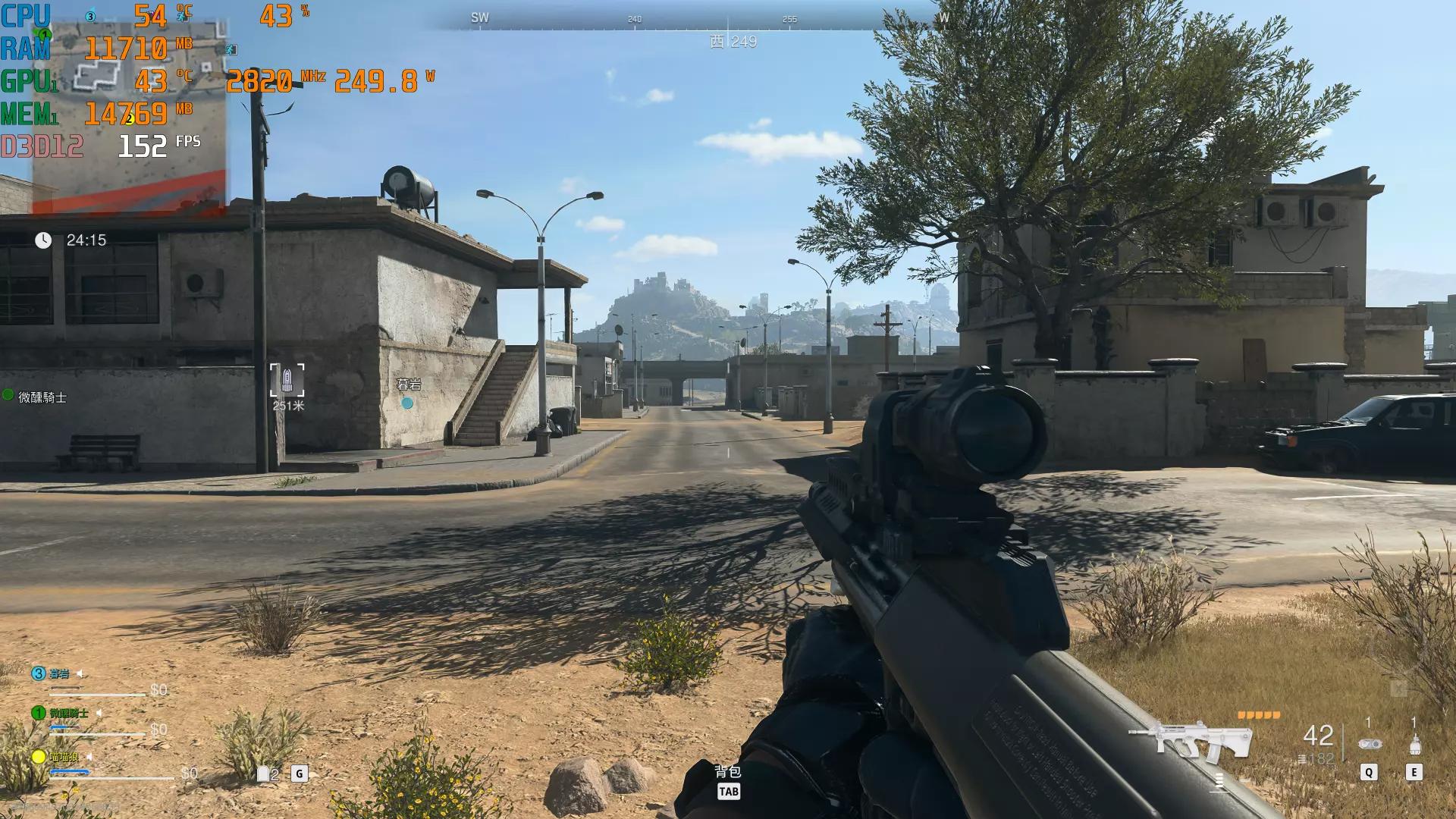Click the cyan 暮岩 teammate marker
Image resolution: width=1456 pixels, height=819 pixels.
407,403
